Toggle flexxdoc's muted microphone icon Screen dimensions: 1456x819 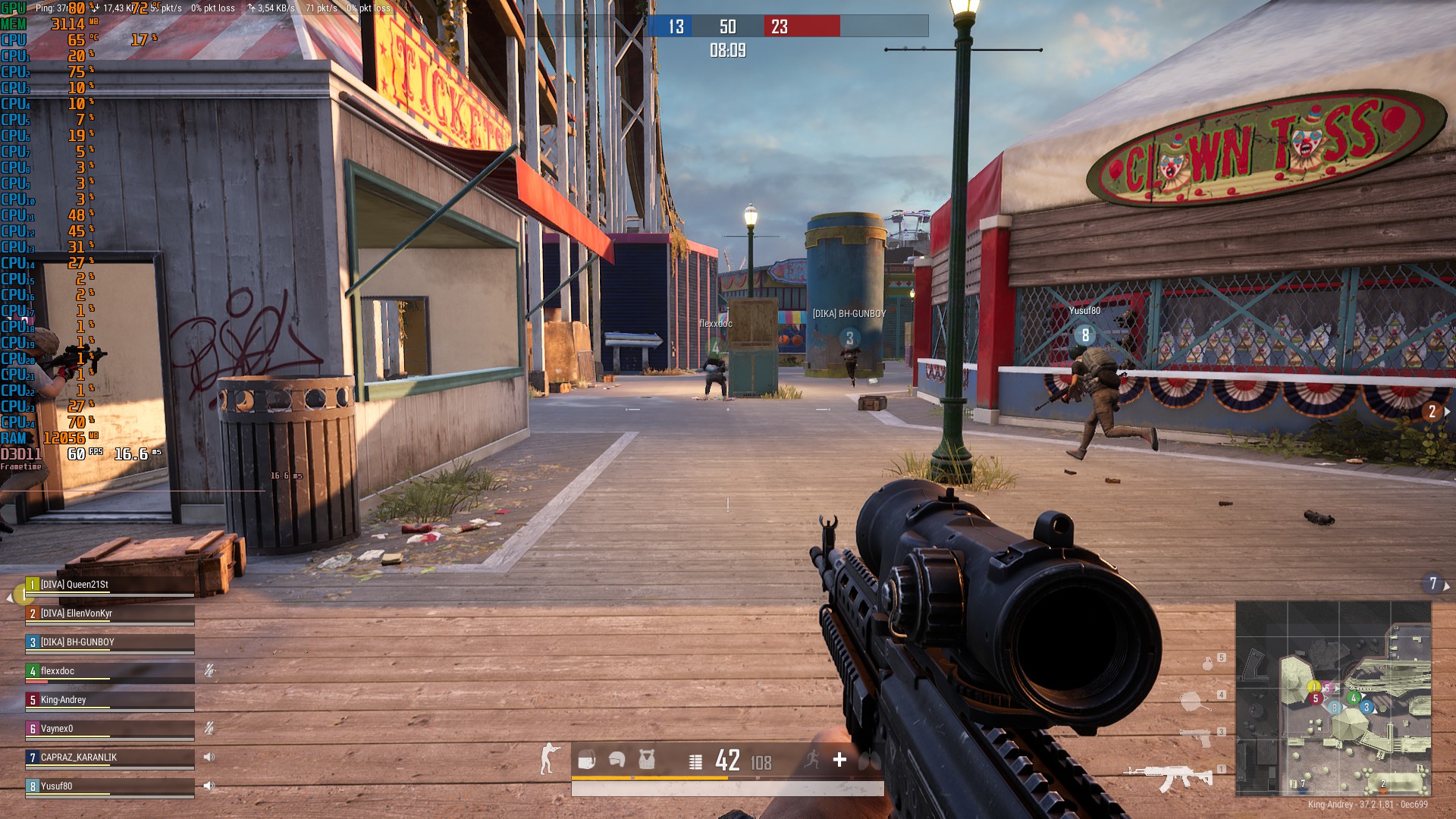(x=209, y=670)
